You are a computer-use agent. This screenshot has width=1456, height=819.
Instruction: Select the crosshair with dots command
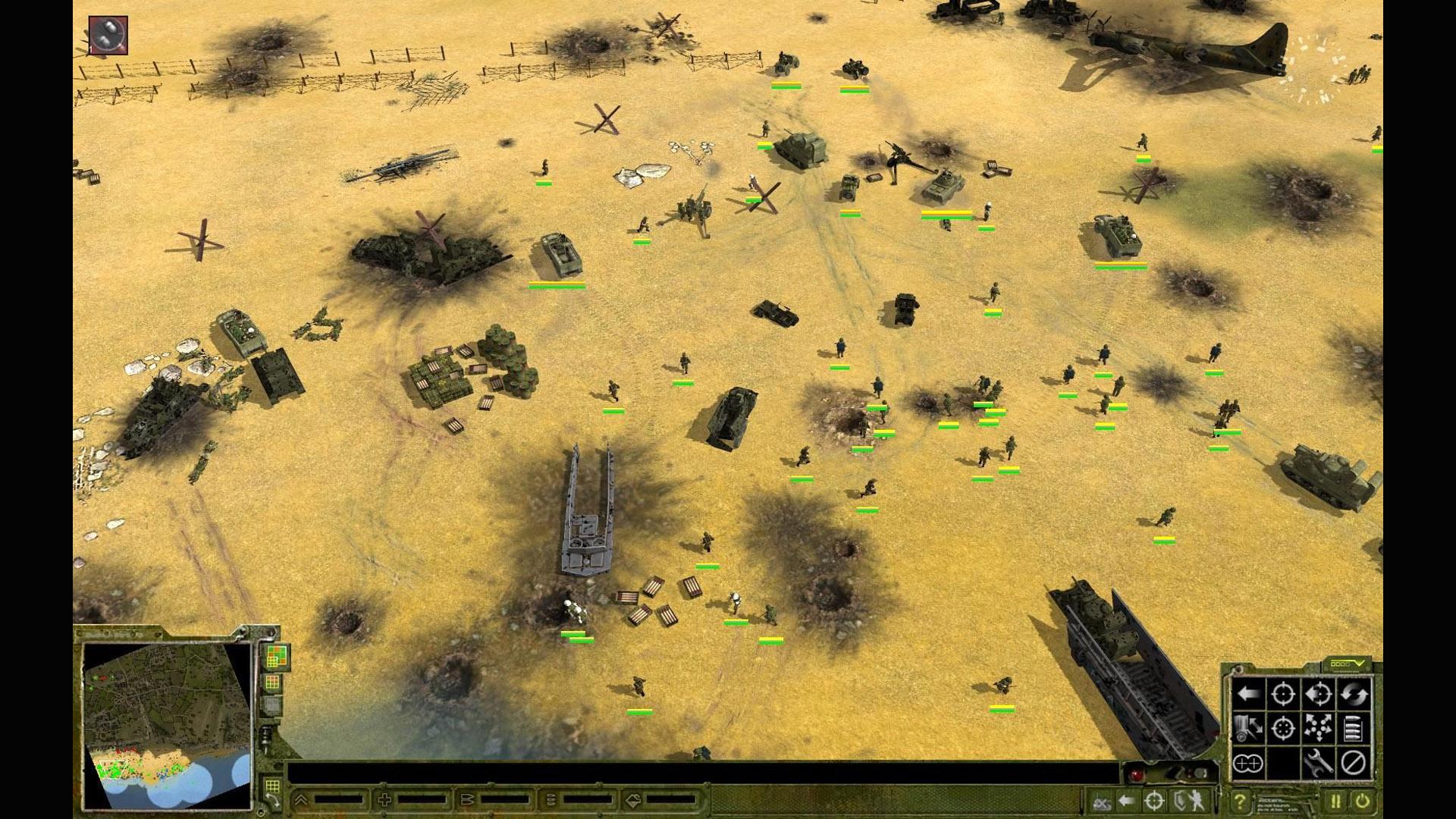point(1283,728)
